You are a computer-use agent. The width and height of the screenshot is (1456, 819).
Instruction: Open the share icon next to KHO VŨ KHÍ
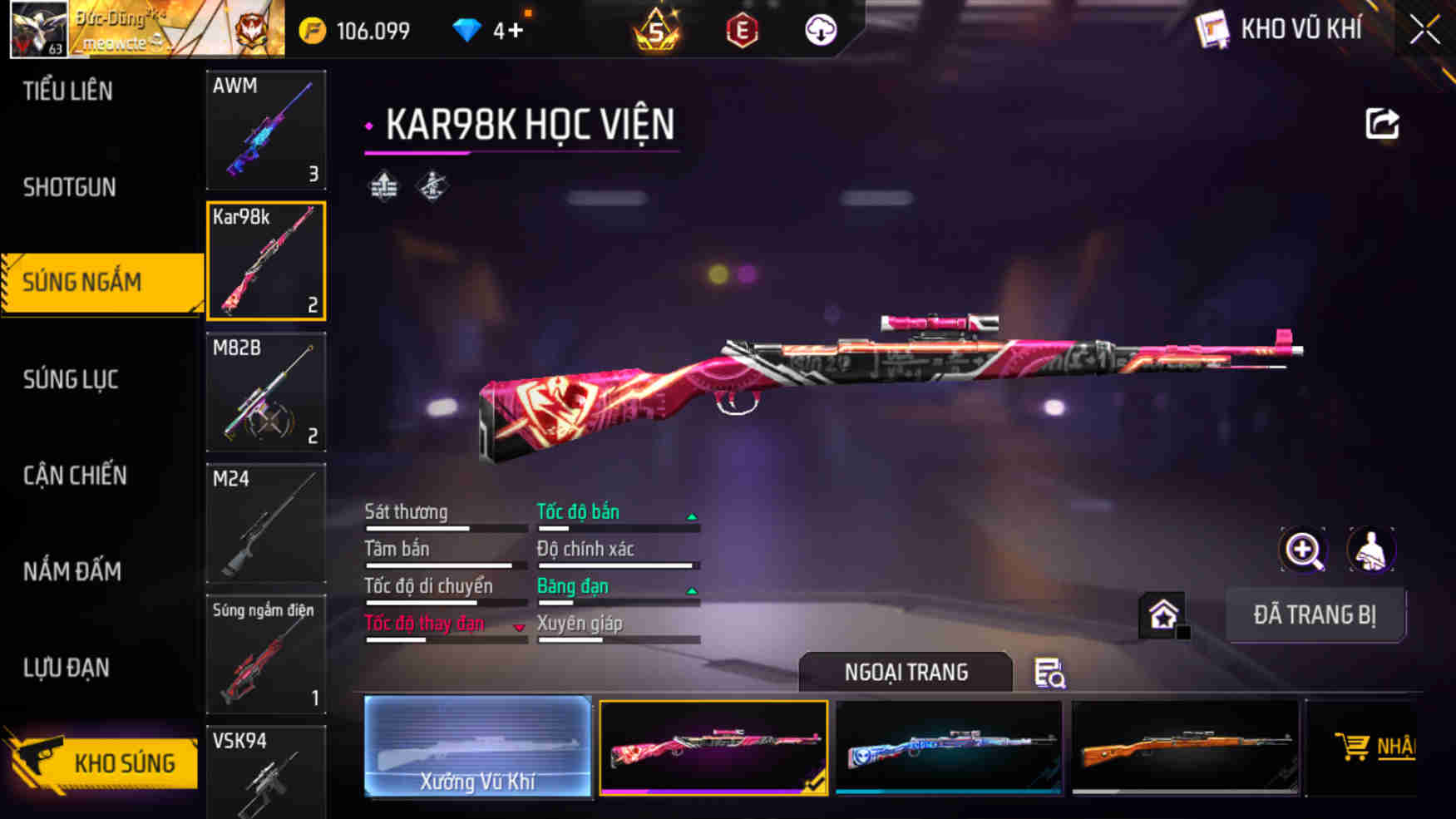(1382, 123)
